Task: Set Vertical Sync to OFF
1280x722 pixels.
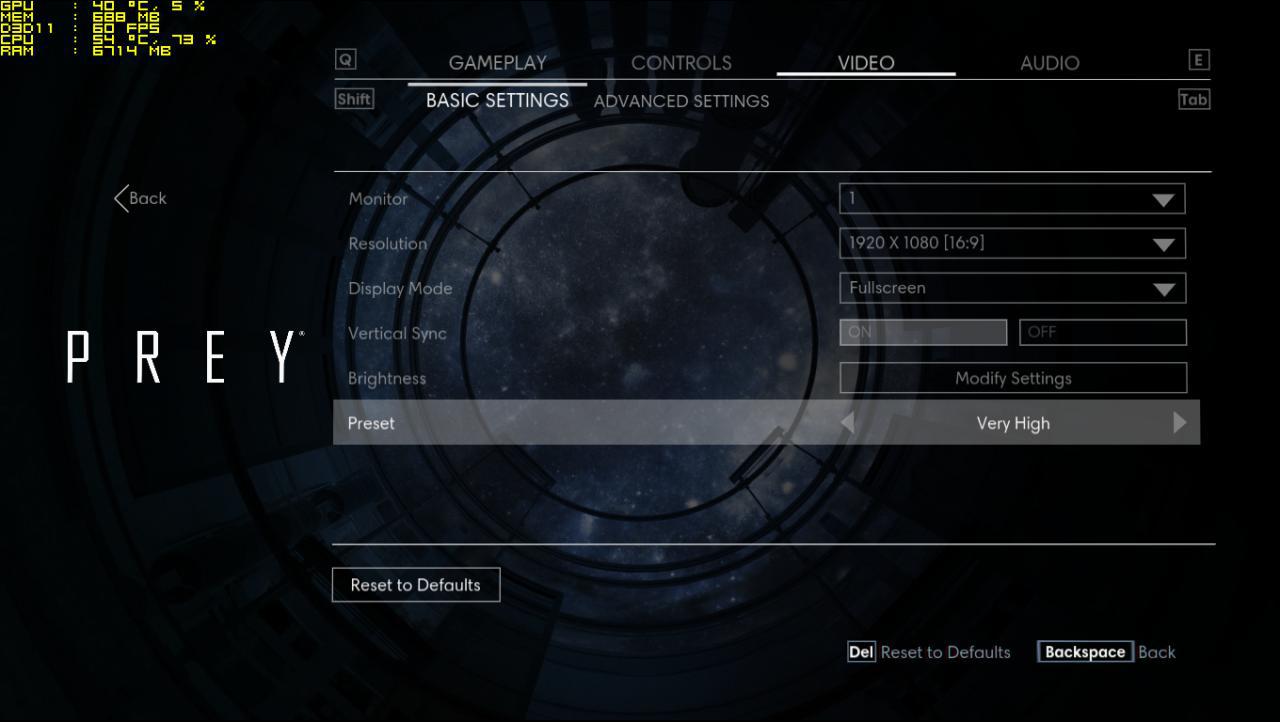Action: (1102, 333)
